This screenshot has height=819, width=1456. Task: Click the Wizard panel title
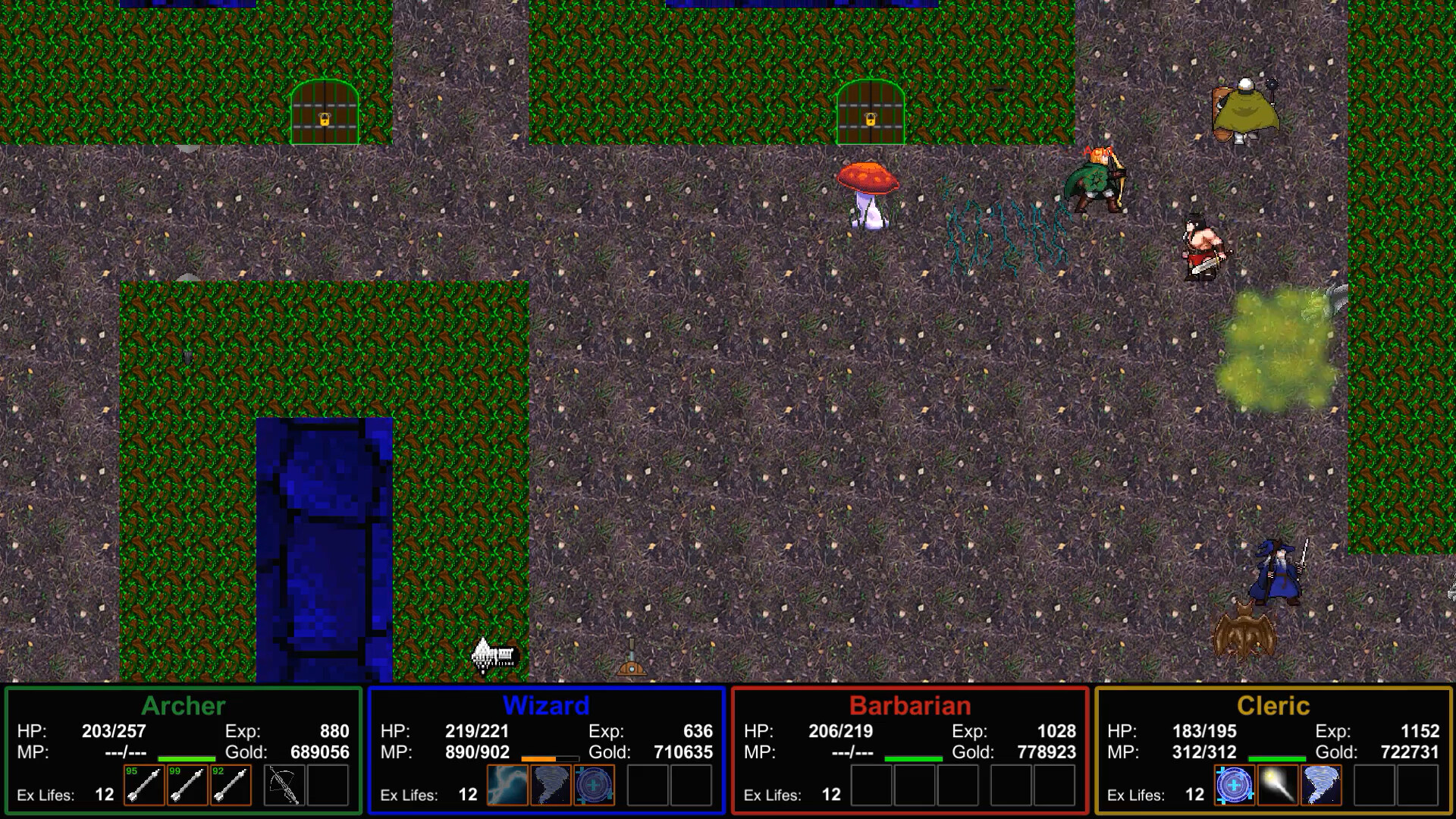pyautogui.click(x=546, y=705)
